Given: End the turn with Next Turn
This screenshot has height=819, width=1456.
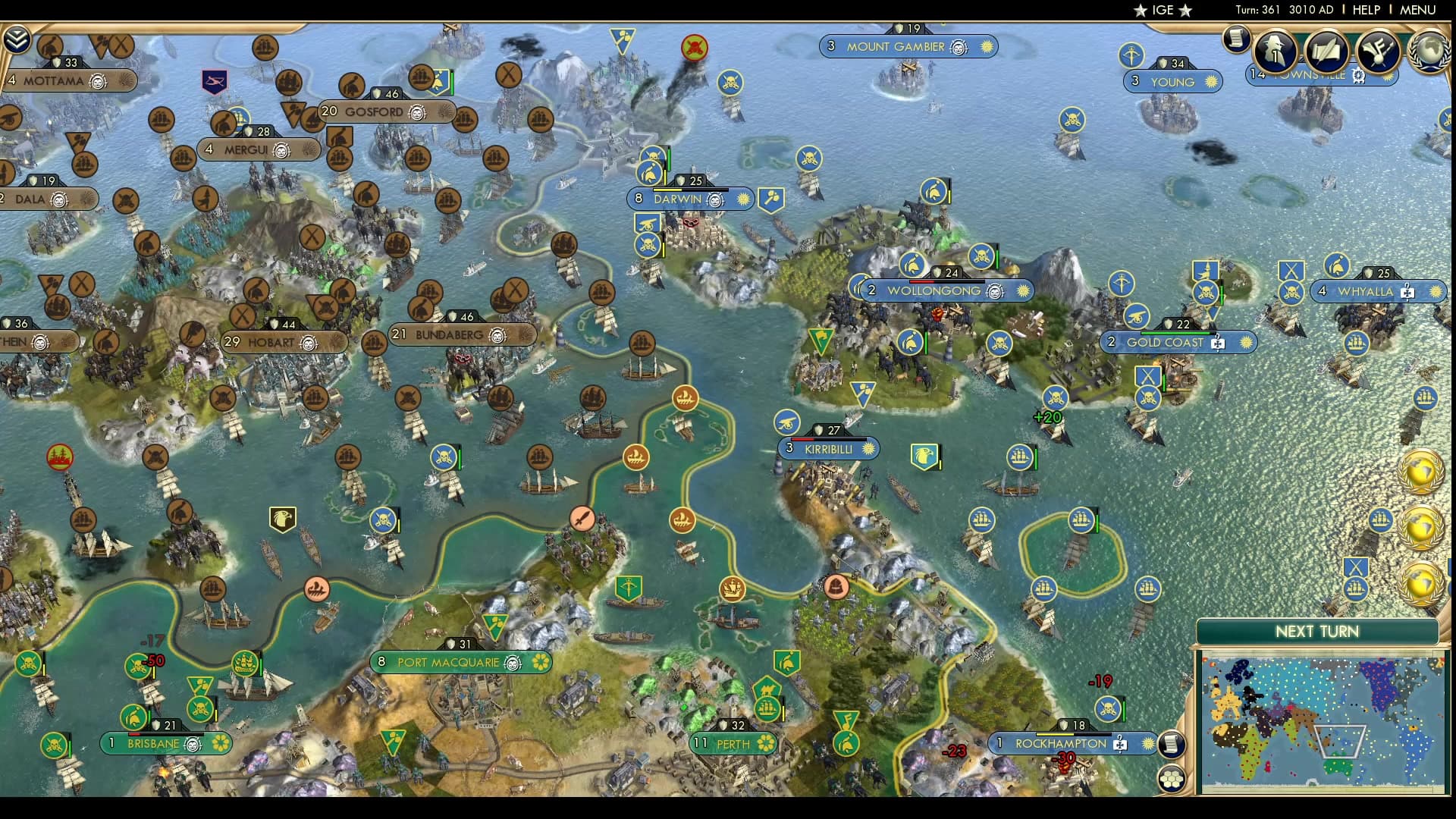Looking at the screenshot, I should pyautogui.click(x=1316, y=632).
